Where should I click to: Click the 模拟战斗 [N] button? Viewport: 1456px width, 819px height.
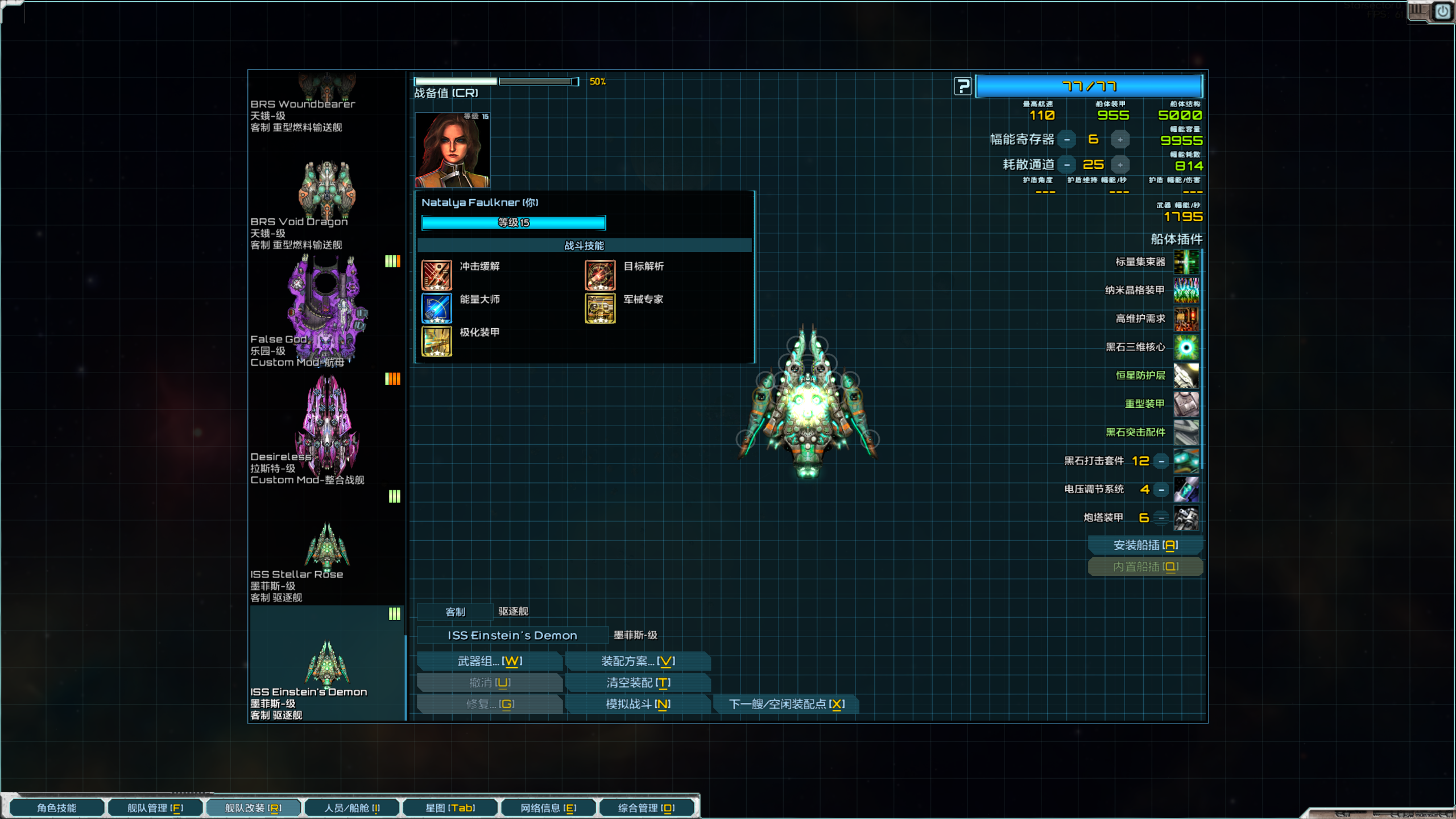(x=637, y=704)
